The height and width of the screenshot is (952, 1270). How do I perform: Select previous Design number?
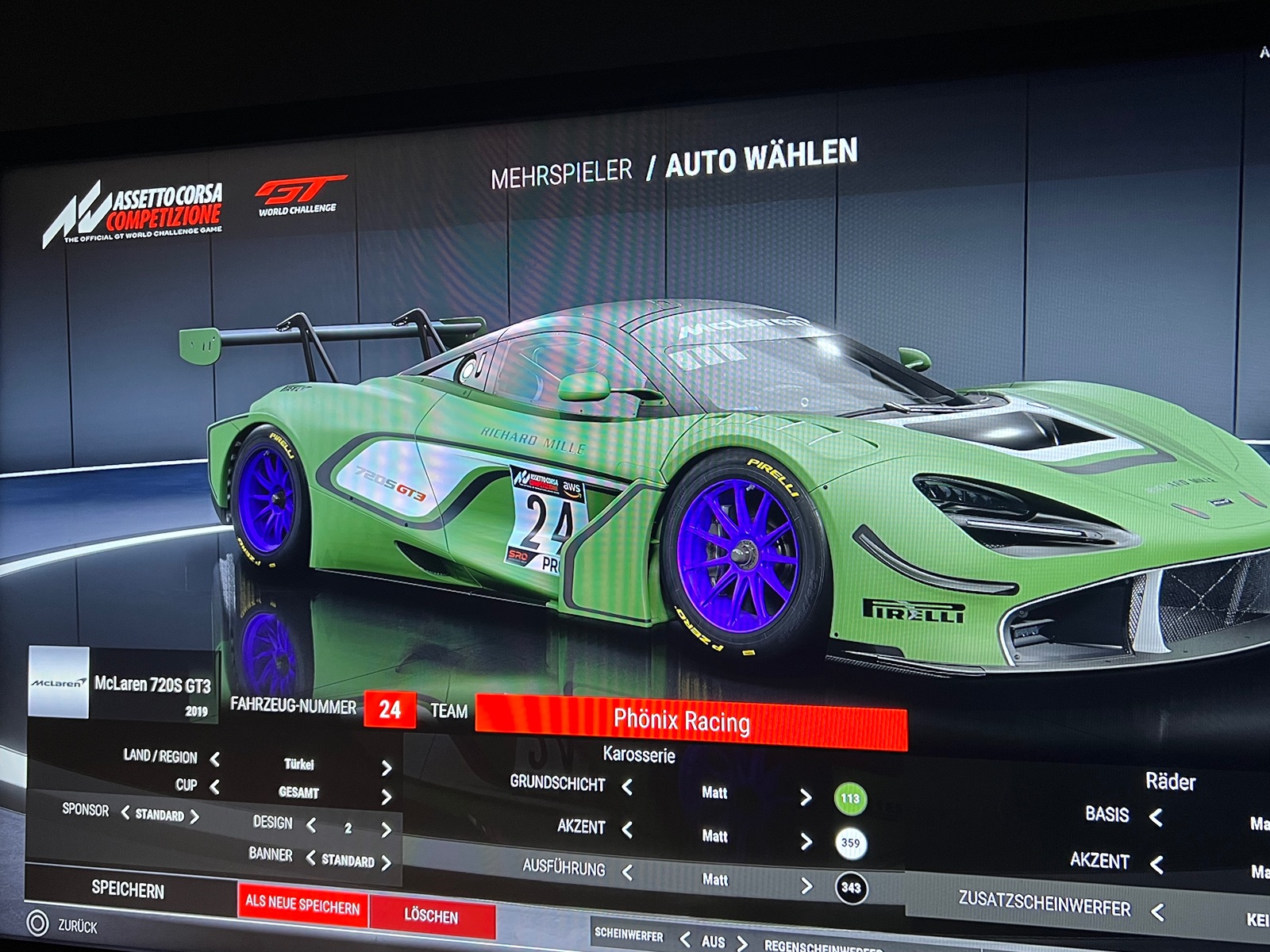(311, 826)
